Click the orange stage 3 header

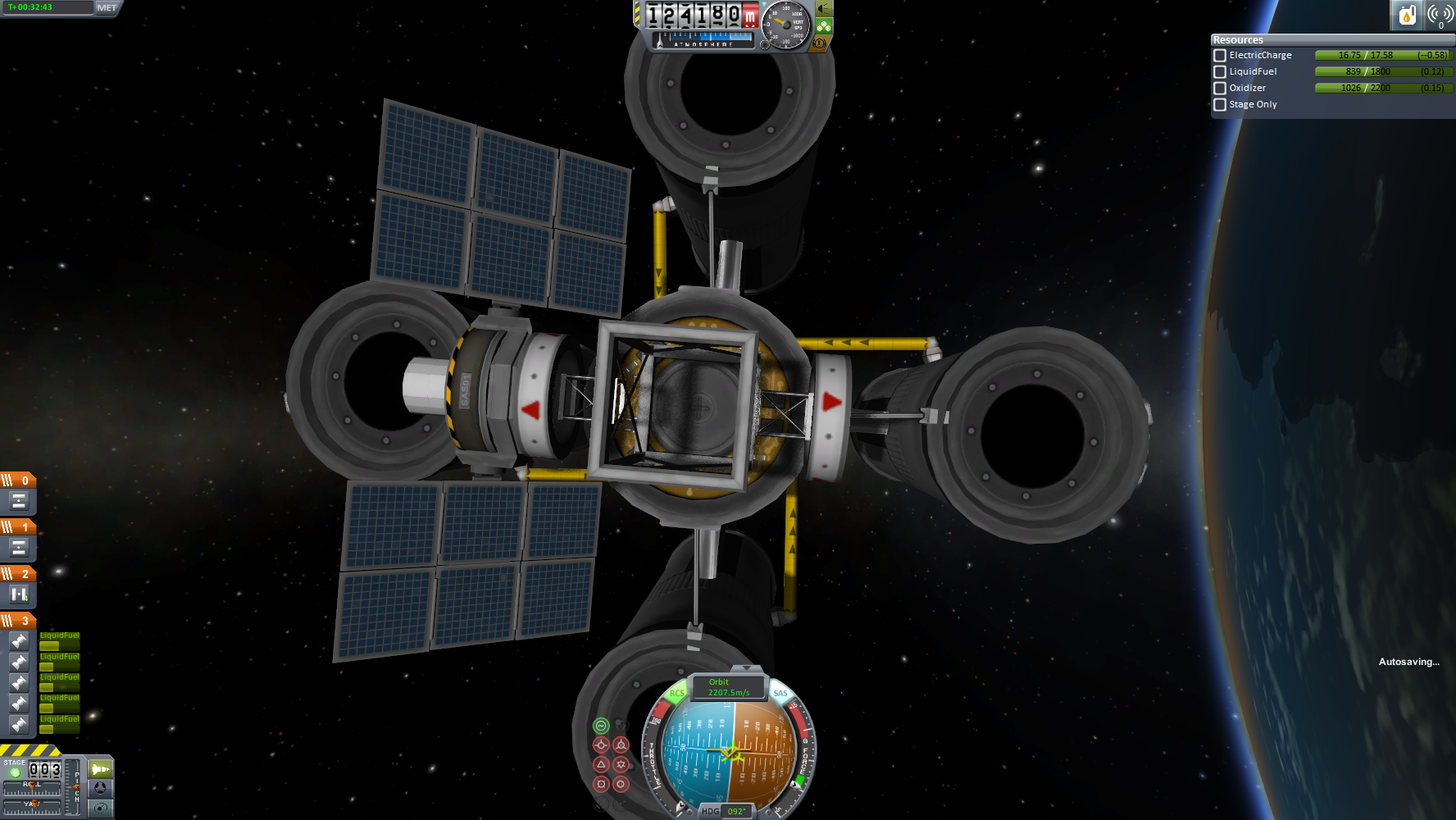point(18,621)
